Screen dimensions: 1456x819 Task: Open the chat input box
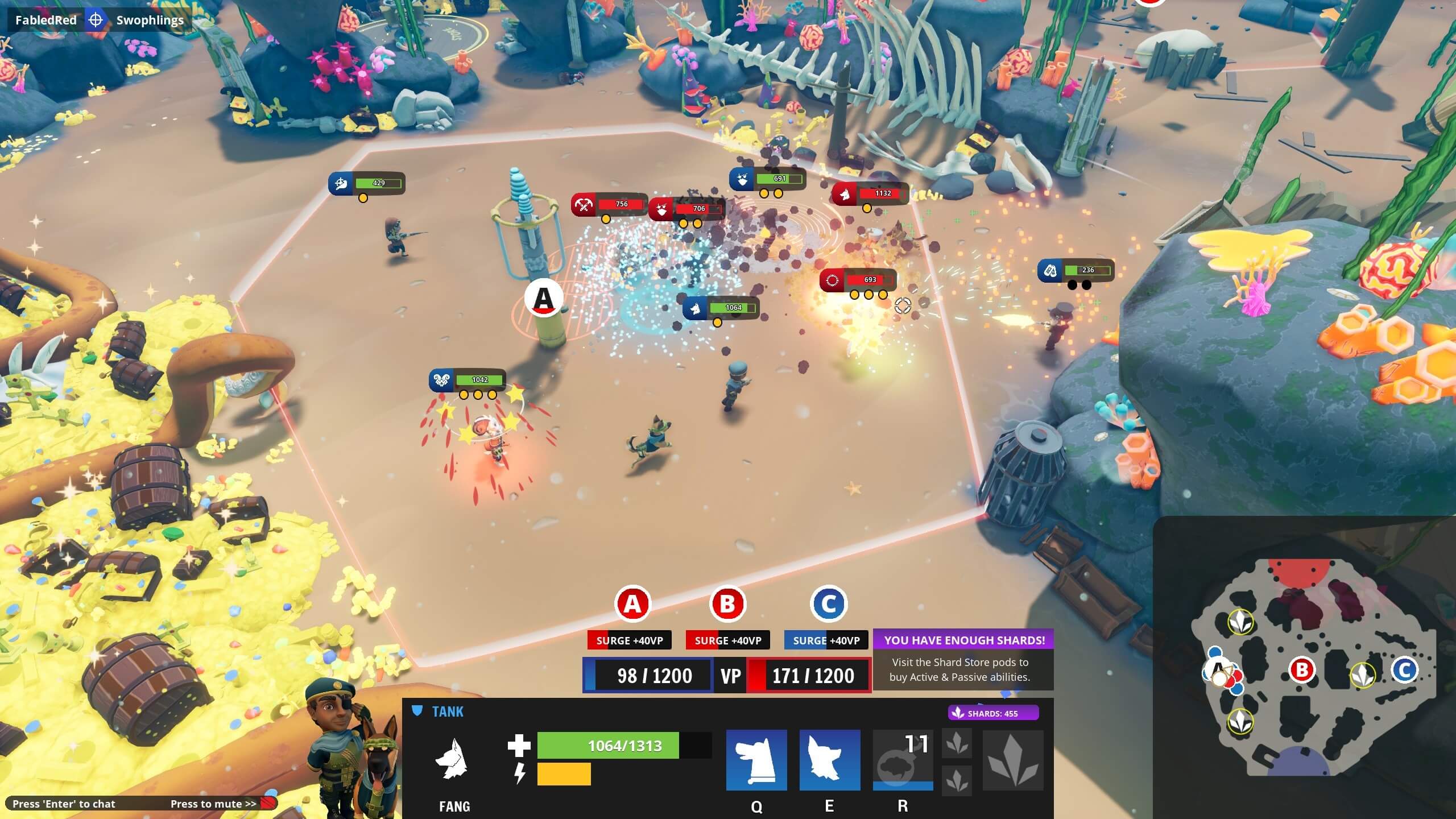64,804
